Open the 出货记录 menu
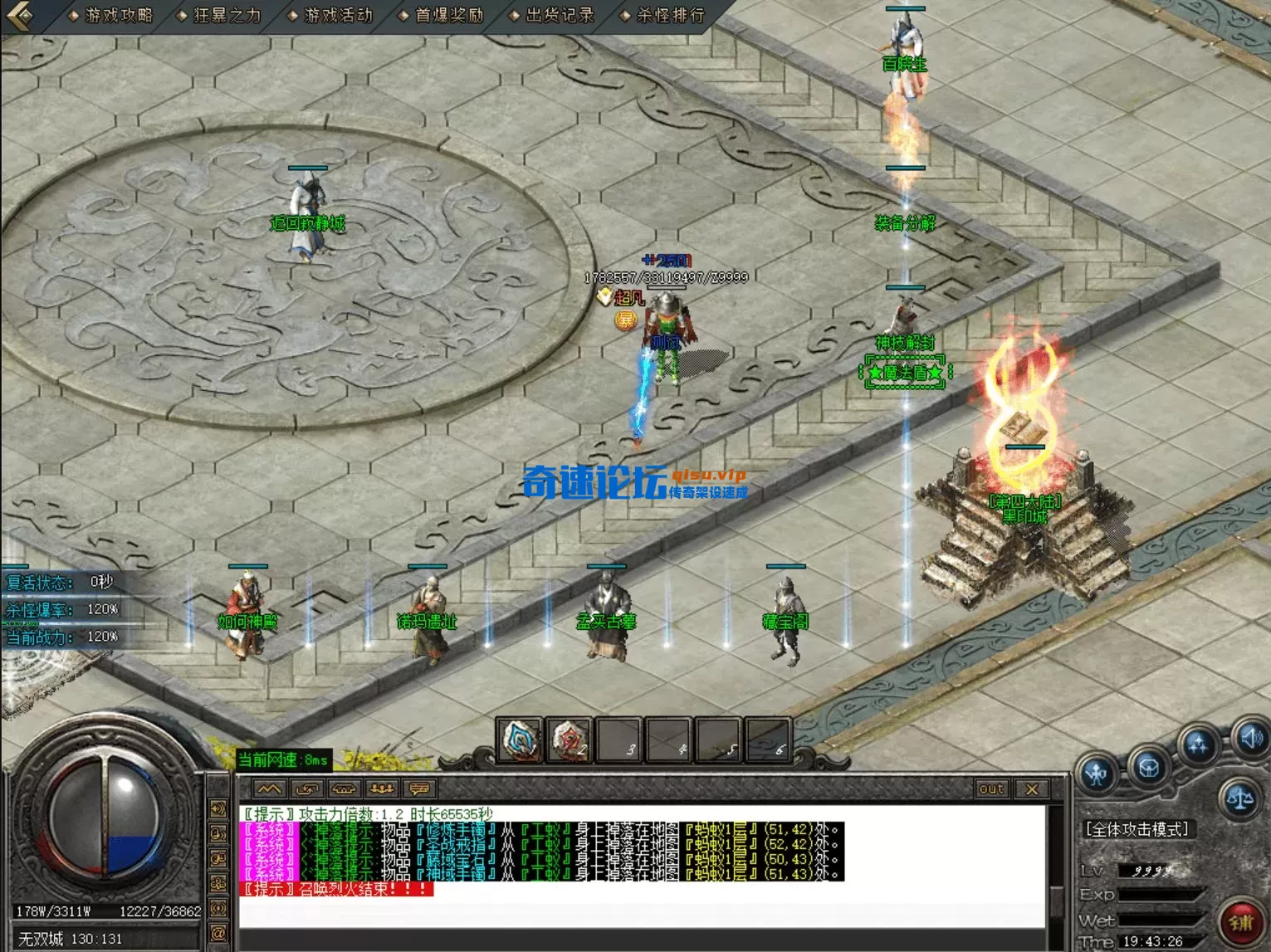The width and height of the screenshot is (1271, 952). click(560, 13)
